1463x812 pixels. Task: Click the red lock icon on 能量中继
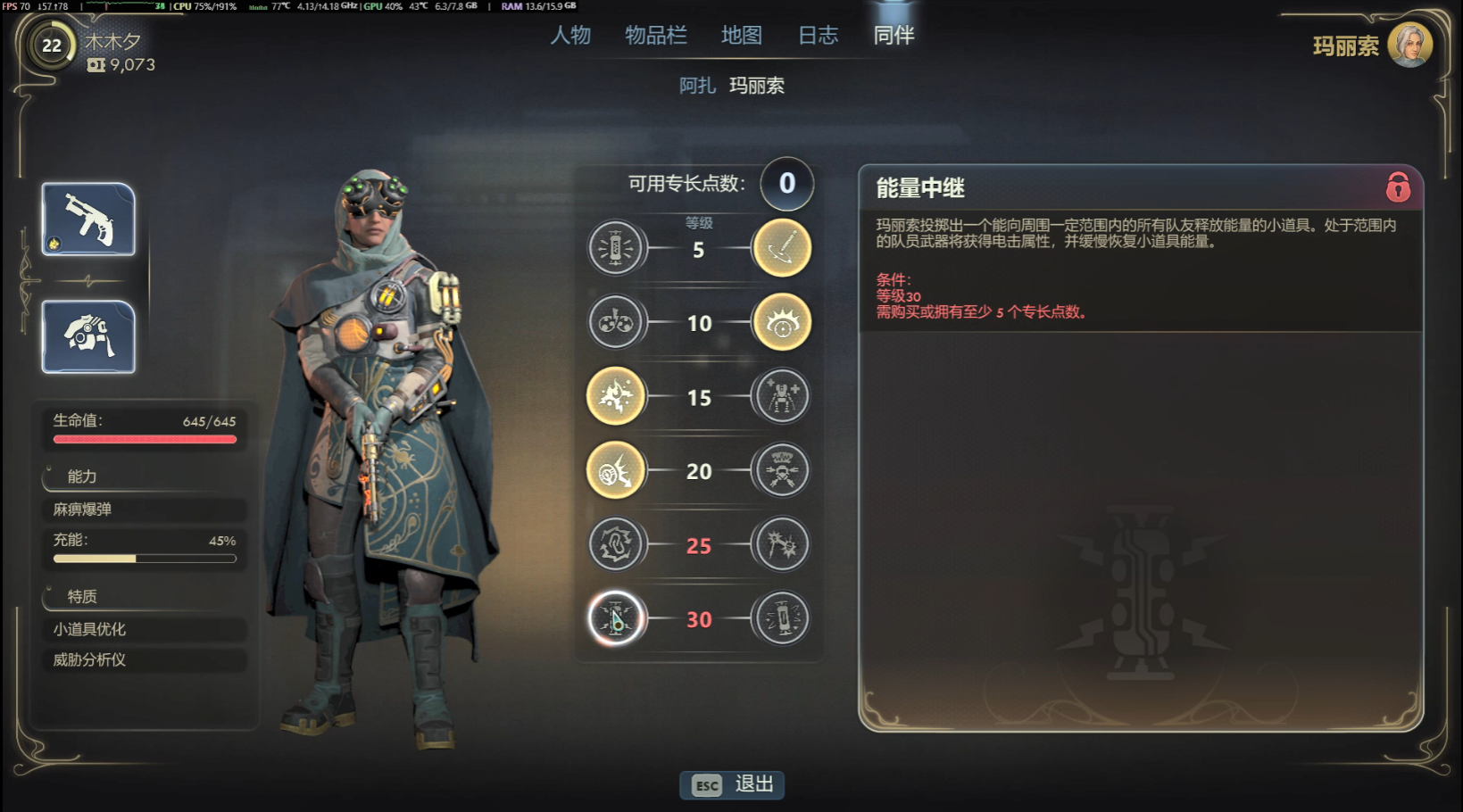pyautogui.click(x=1396, y=187)
